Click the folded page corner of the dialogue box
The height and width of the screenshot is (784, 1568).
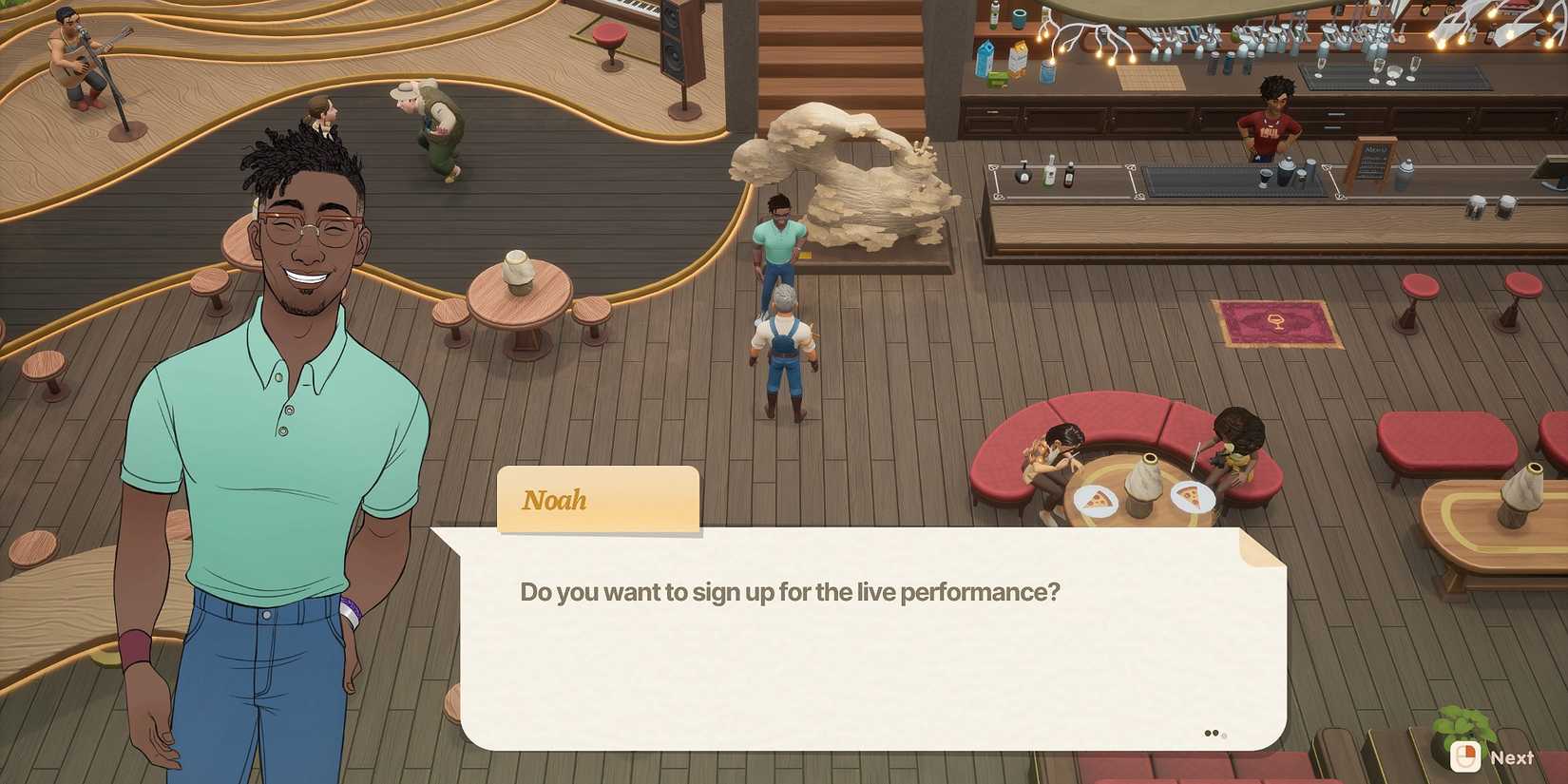[x=1252, y=546]
